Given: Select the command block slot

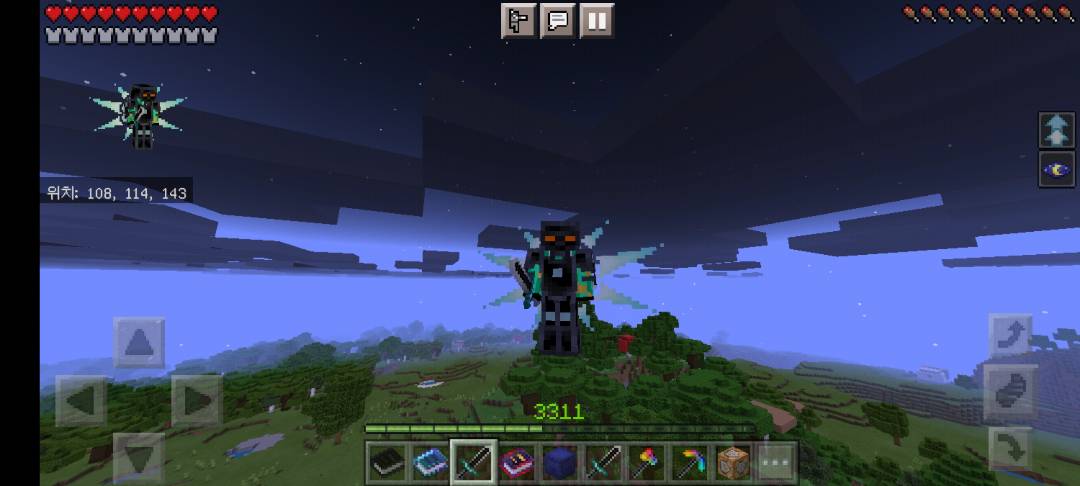Looking at the screenshot, I should coord(733,463).
